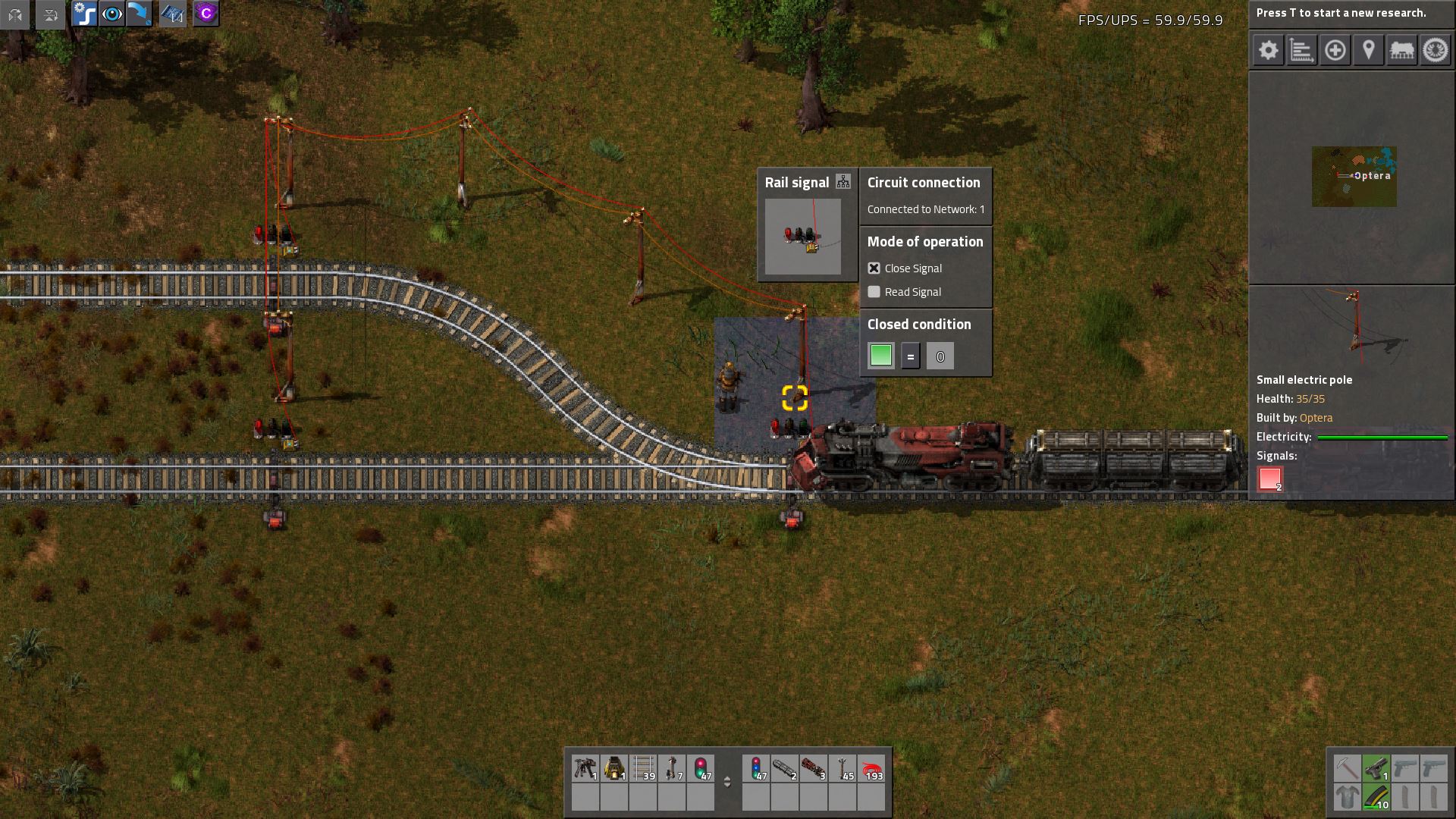This screenshot has height=819, width=1456.
Task: Show the production statistics graph
Action: (1301, 51)
